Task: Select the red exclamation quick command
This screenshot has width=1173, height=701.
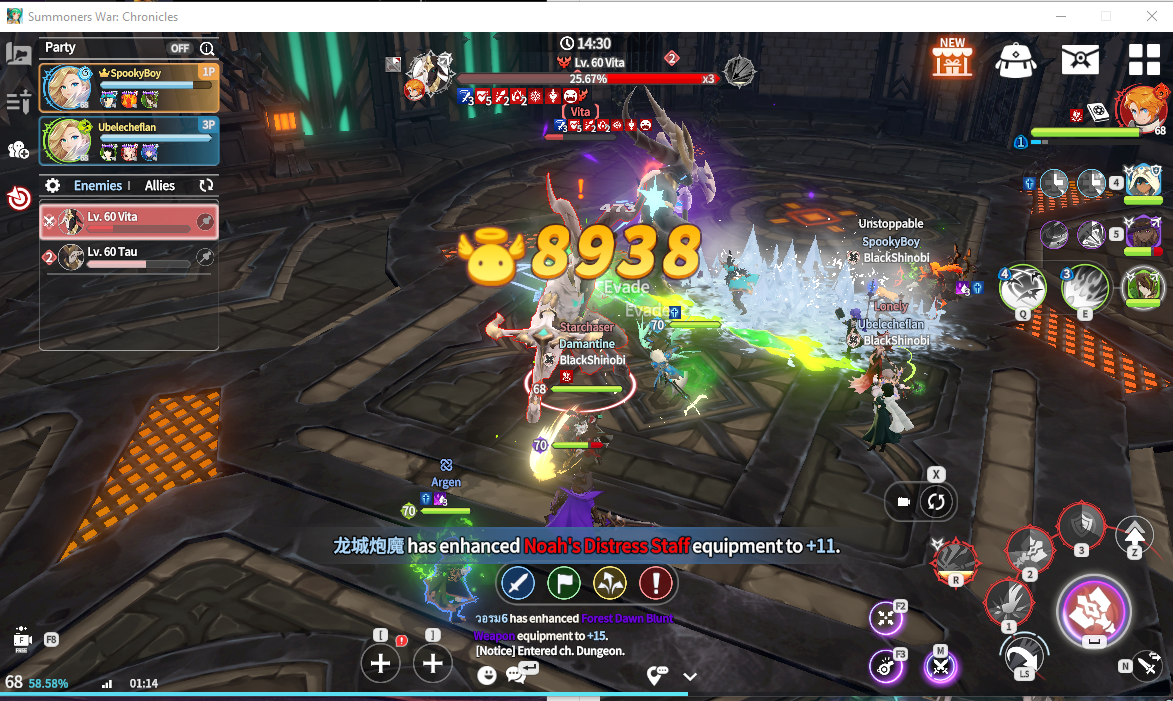Action: (x=656, y=582)
